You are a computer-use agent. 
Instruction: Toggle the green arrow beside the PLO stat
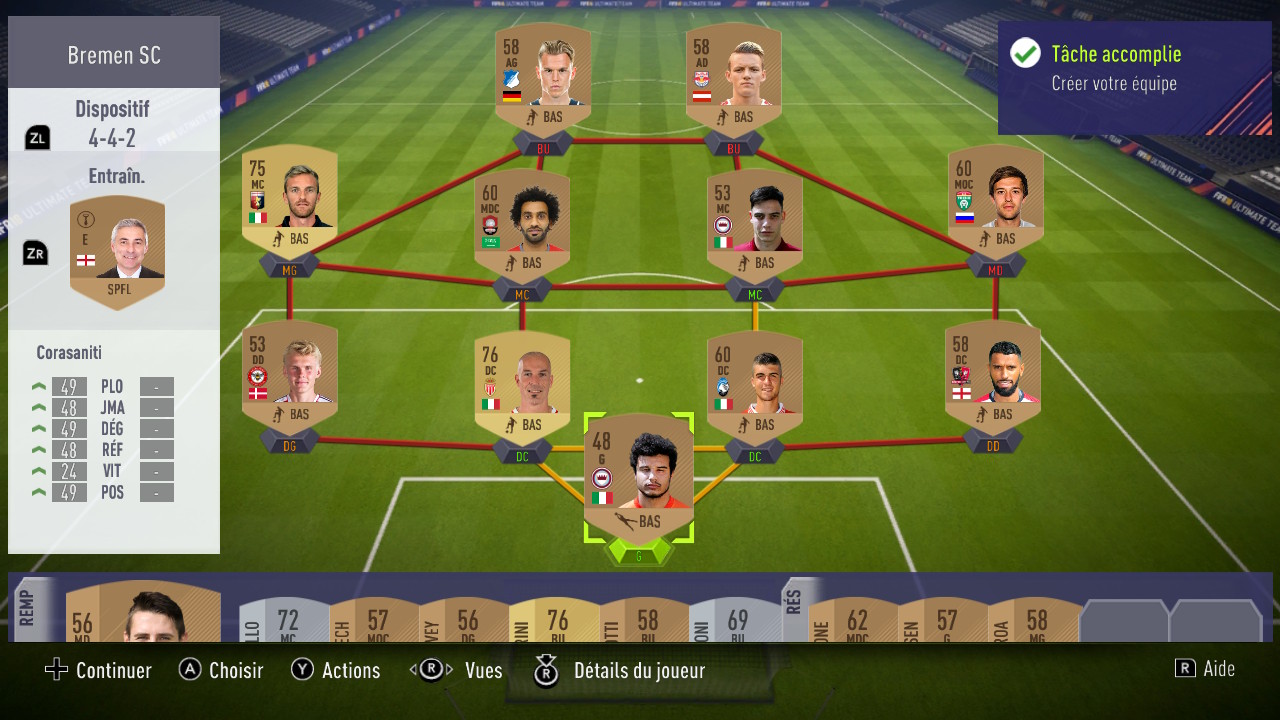38,386
